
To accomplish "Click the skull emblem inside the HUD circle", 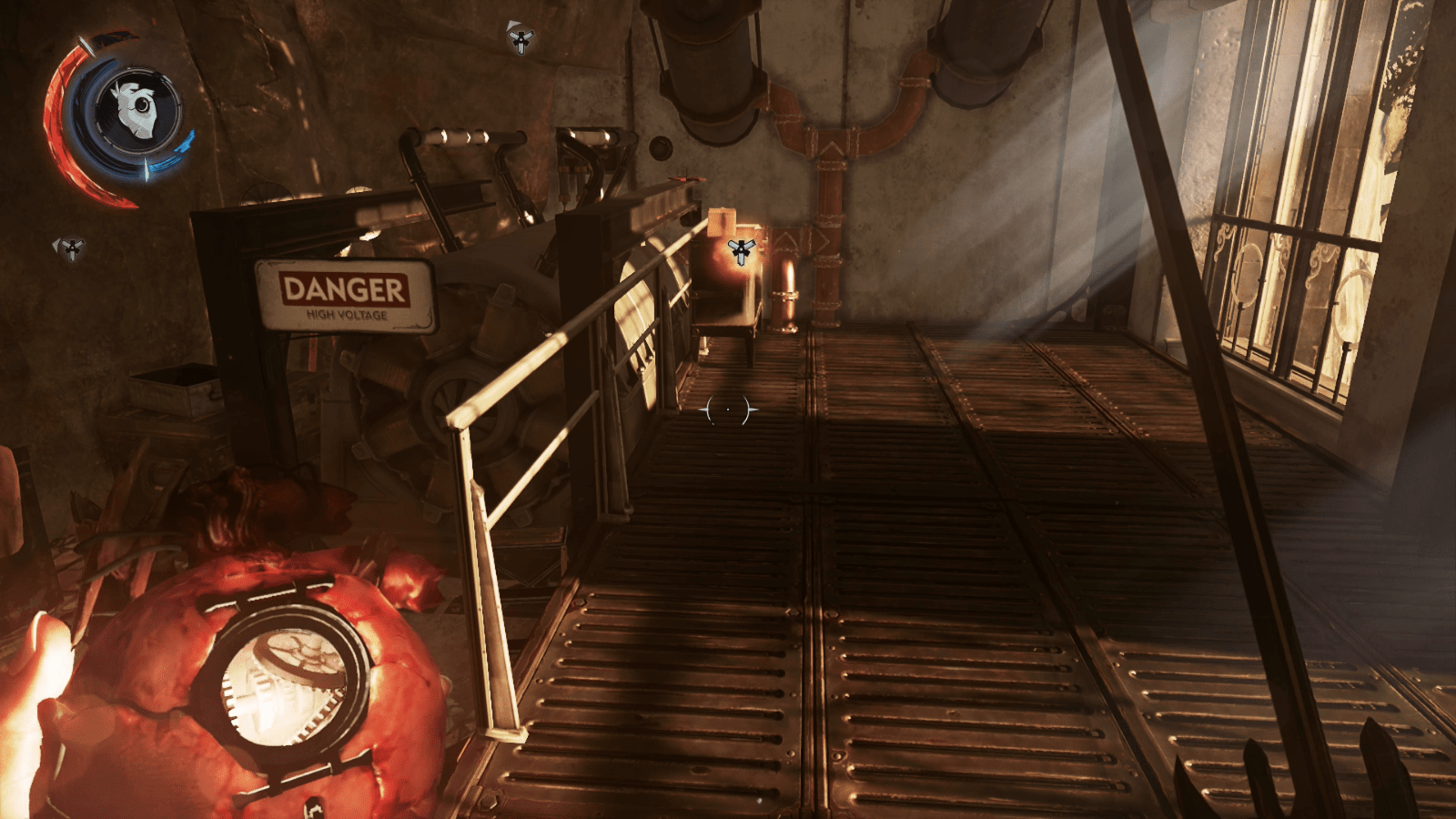I will (x=136, y=105).
